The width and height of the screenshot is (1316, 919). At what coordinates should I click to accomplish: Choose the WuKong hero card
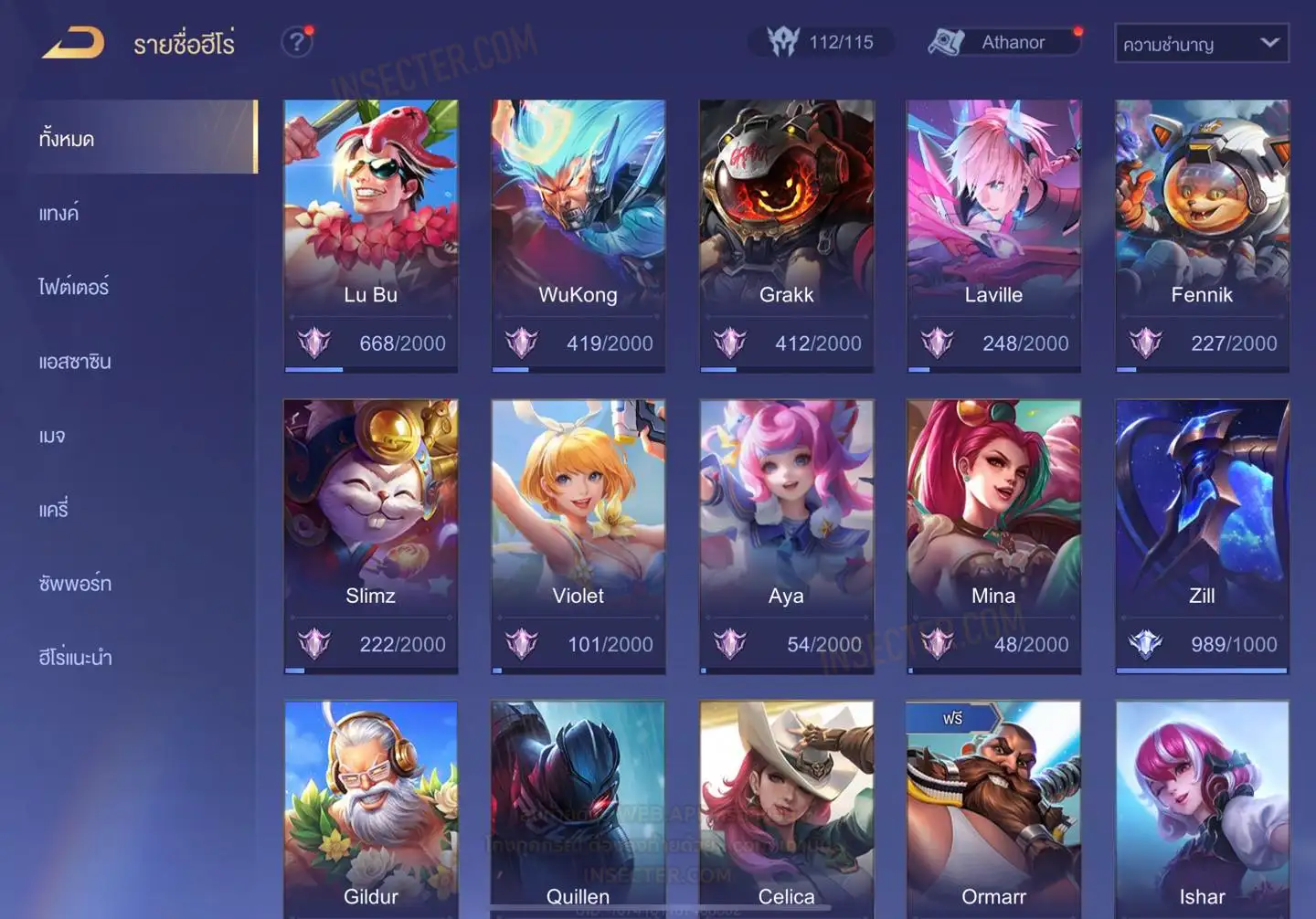(578, 235)
